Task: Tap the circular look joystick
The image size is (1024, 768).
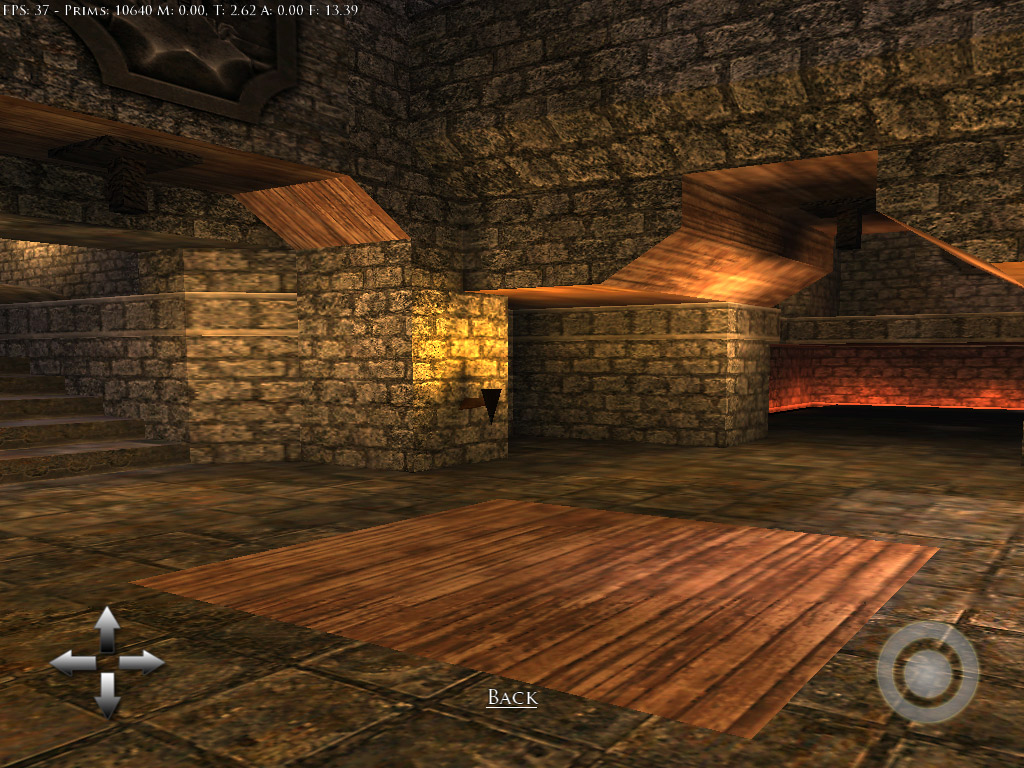Action: click(927, 673)
